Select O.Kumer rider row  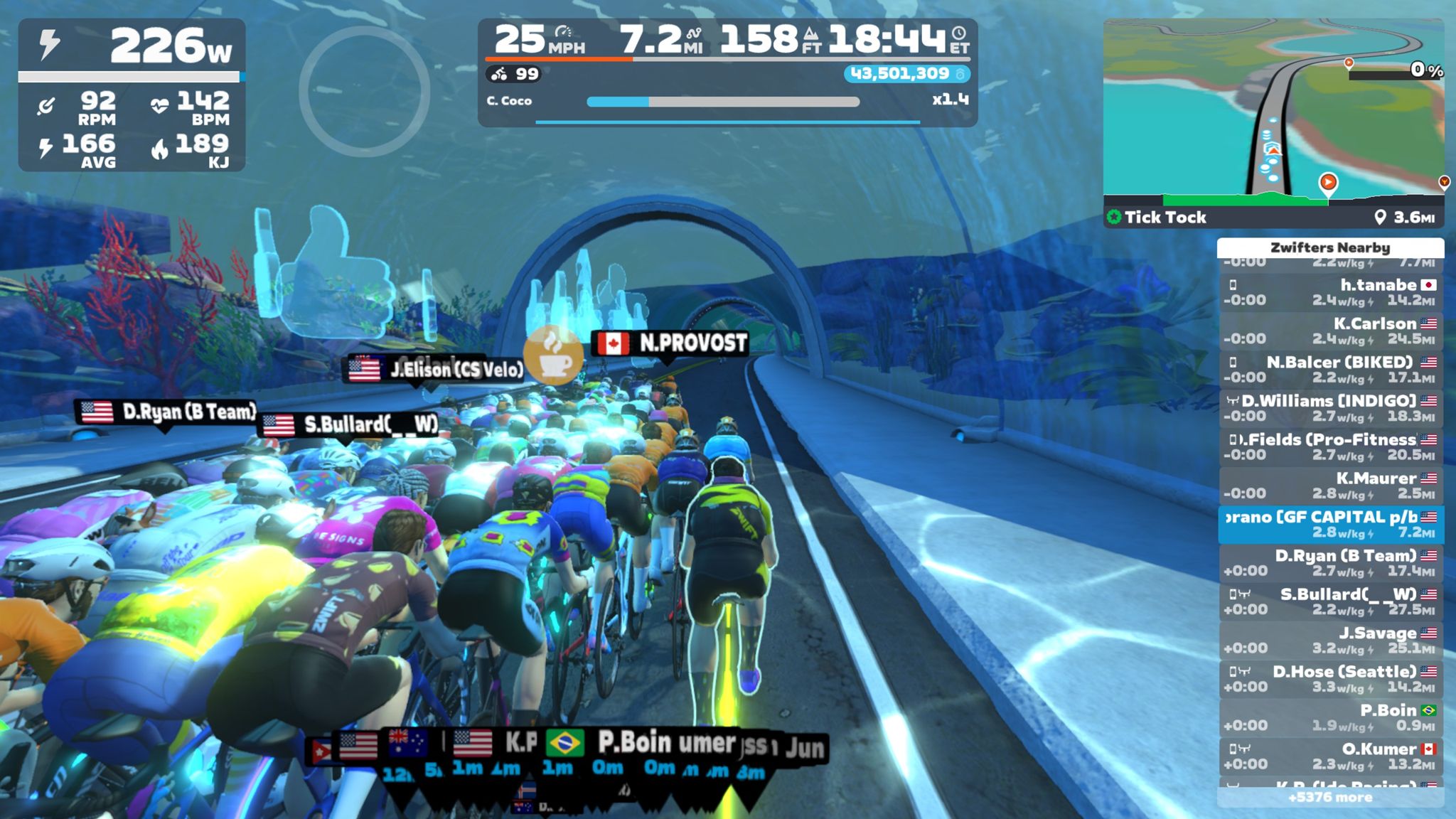(1330, 756)
